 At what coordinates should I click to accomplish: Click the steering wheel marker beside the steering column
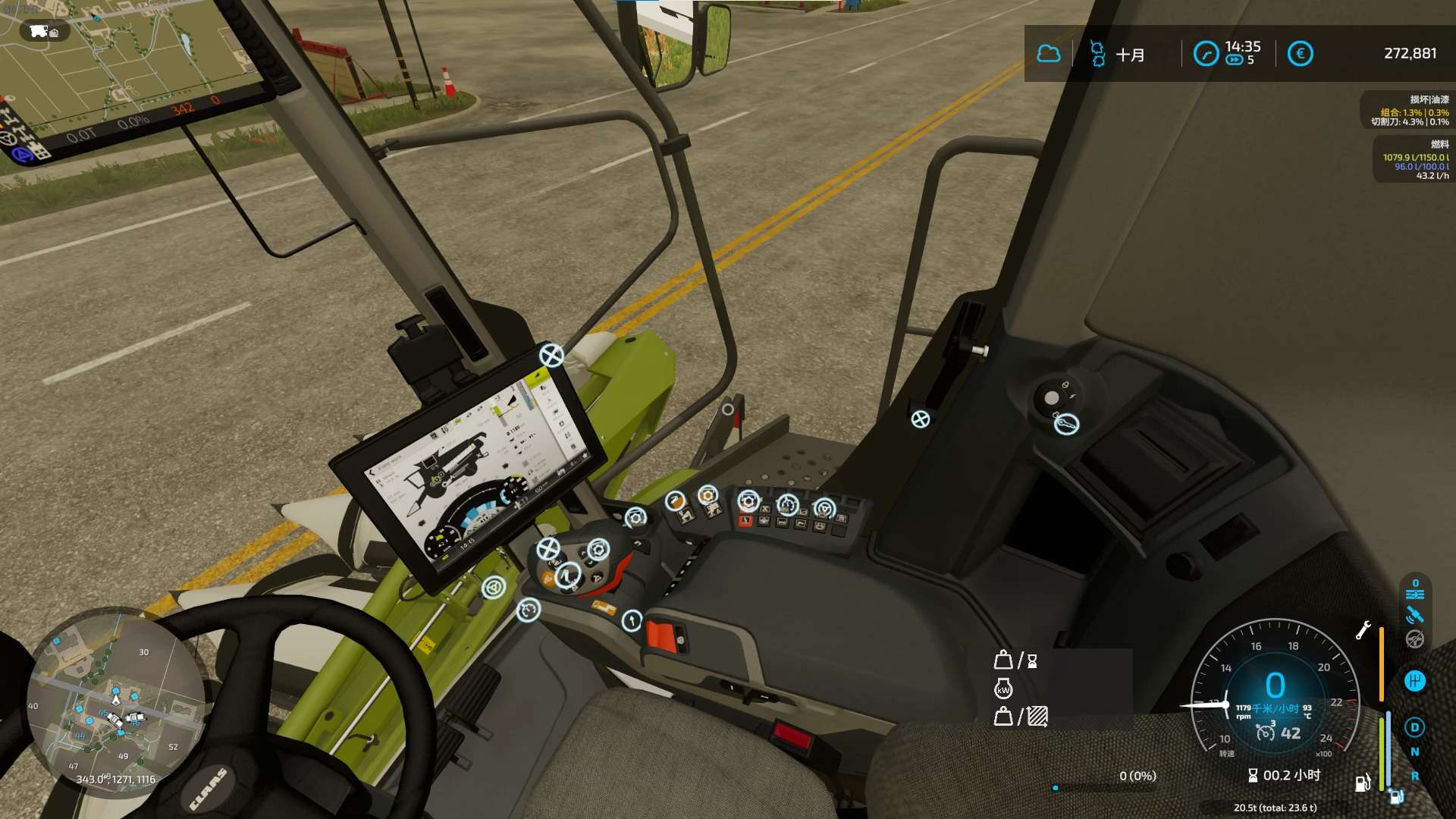tap(494, 587)
